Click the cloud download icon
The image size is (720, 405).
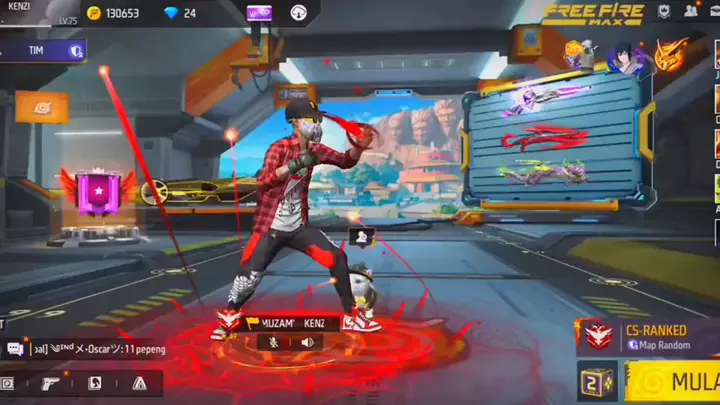299,13
